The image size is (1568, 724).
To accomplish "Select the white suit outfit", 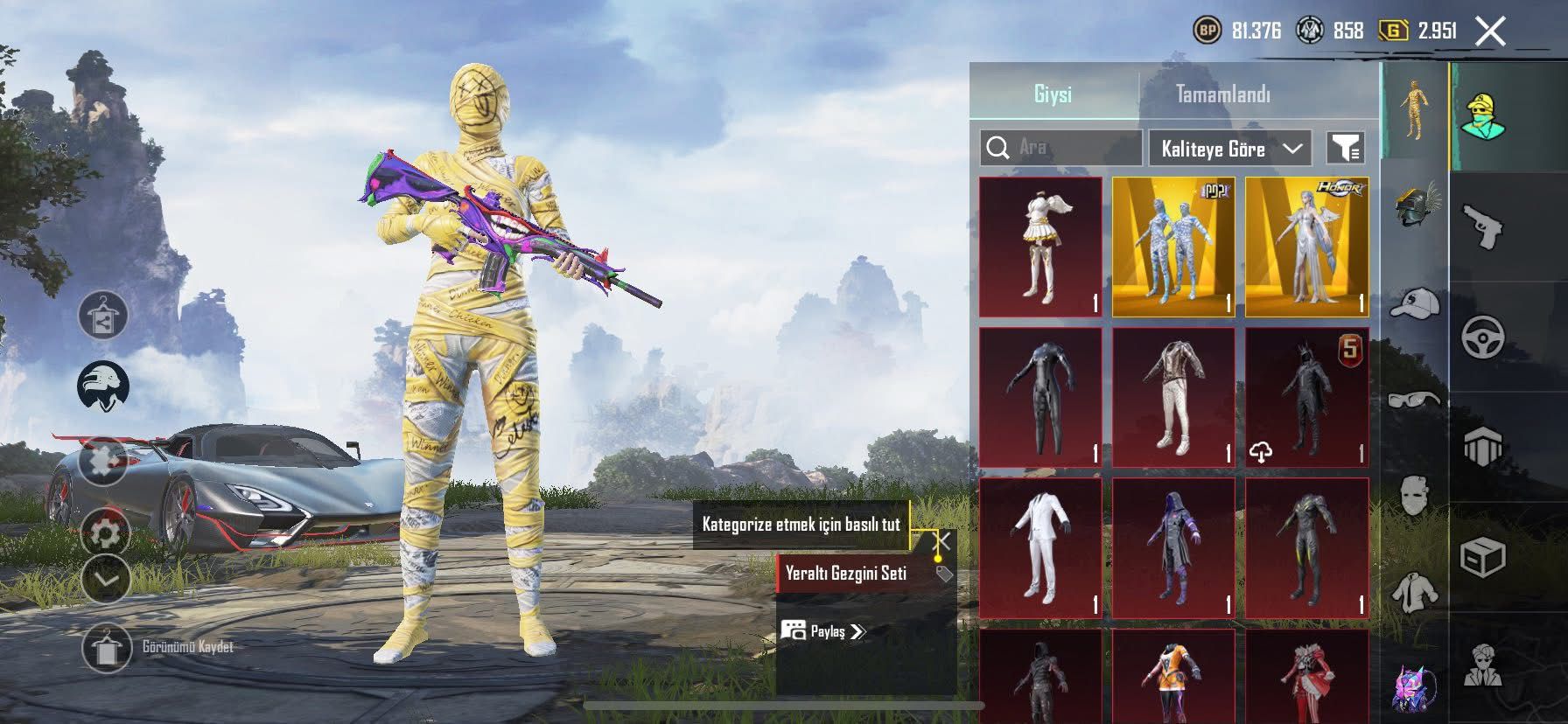I will click(1040, 548).
